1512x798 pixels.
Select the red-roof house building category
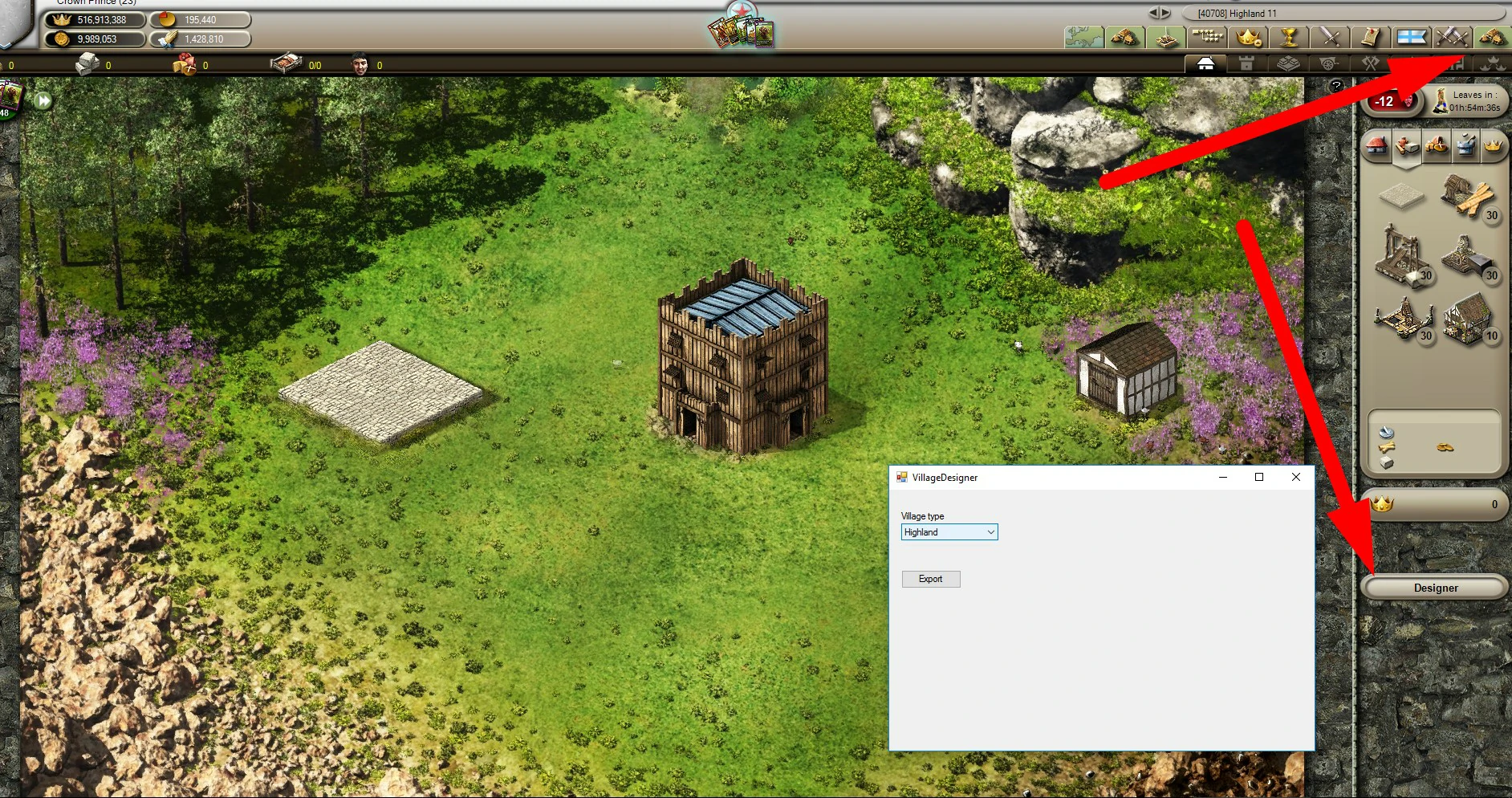point(1377,146)
